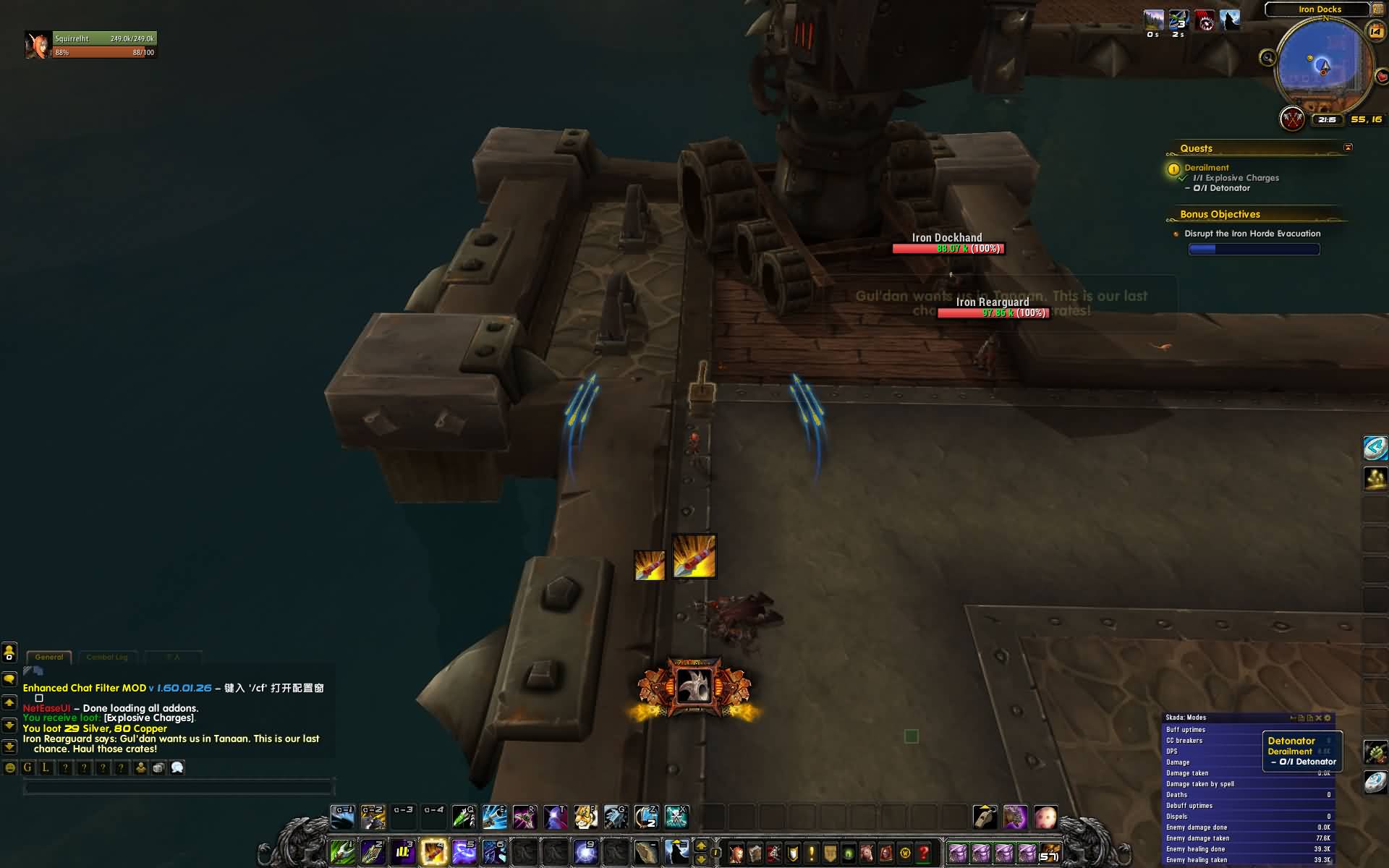Open the Combat Log tab
Image resolution: width=1389 pixels, height=868 pixels.
point(106,657)
